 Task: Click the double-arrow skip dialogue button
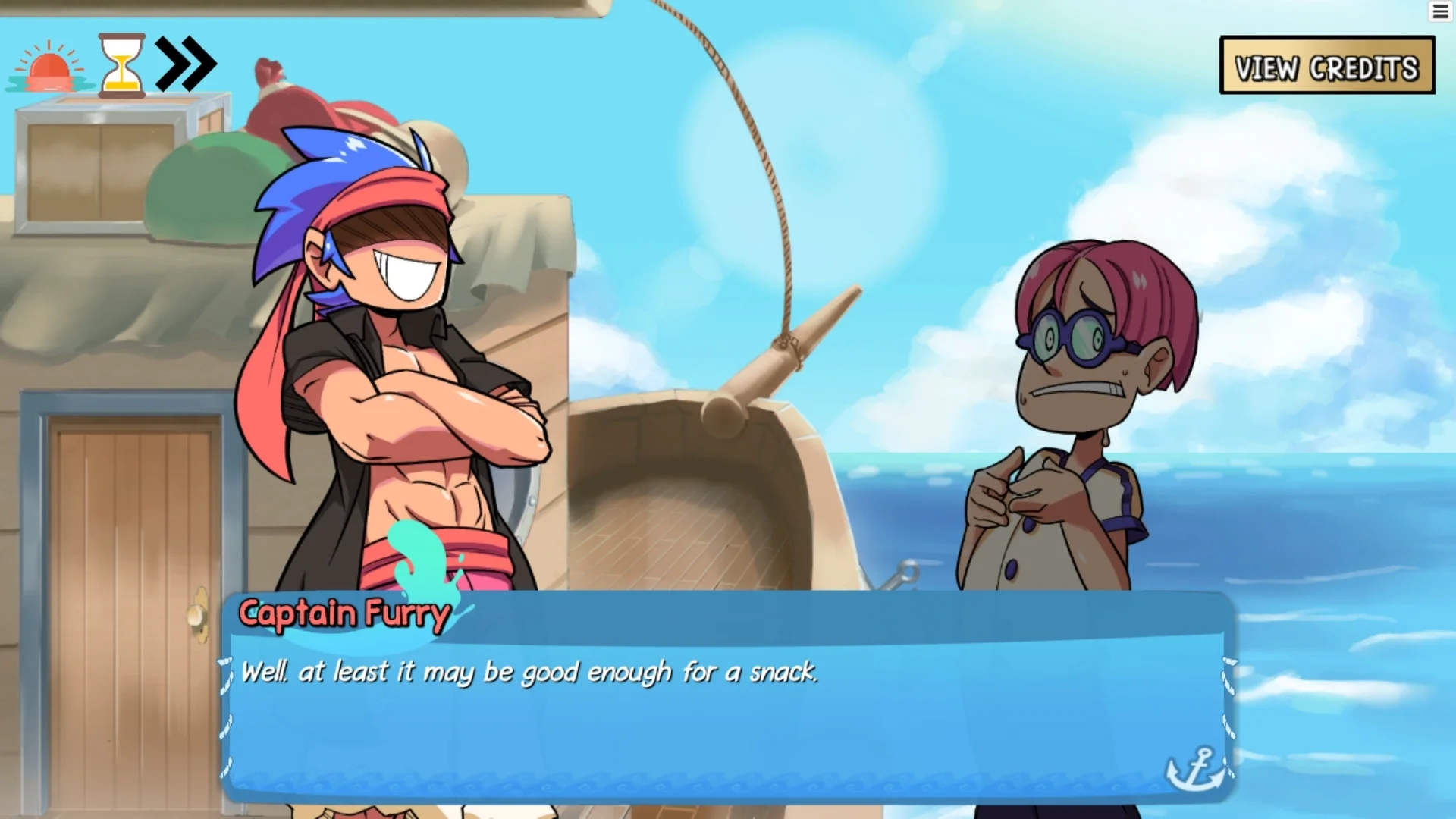click(186, 64)
